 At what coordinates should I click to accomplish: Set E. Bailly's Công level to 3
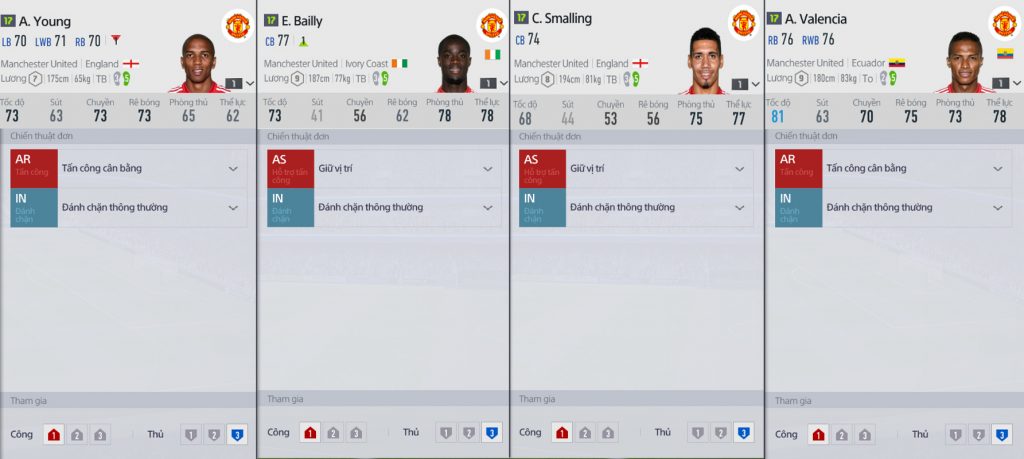pyautogui.click(x=356, y=434)
